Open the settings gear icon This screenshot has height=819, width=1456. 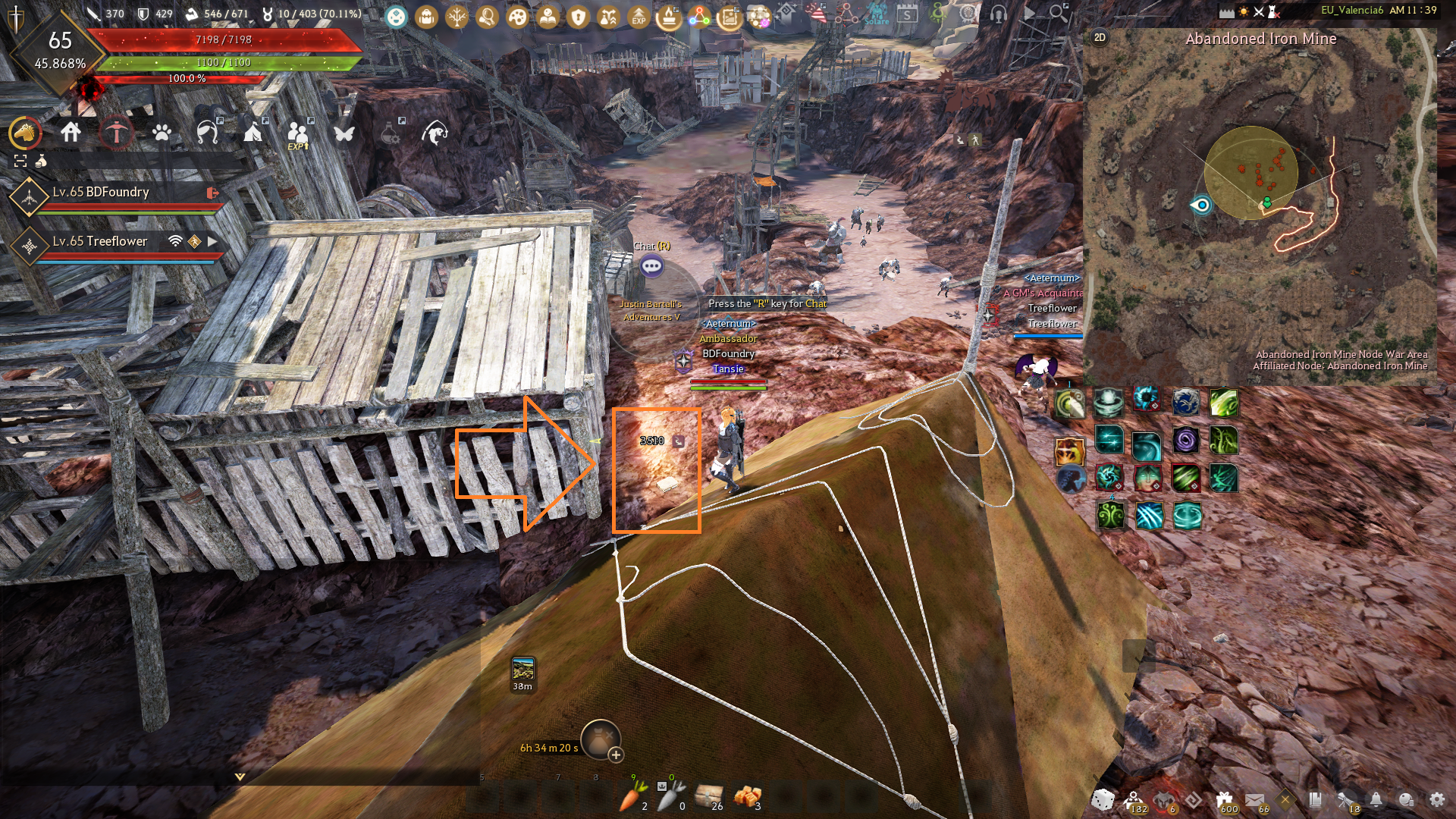point(1436,799)
